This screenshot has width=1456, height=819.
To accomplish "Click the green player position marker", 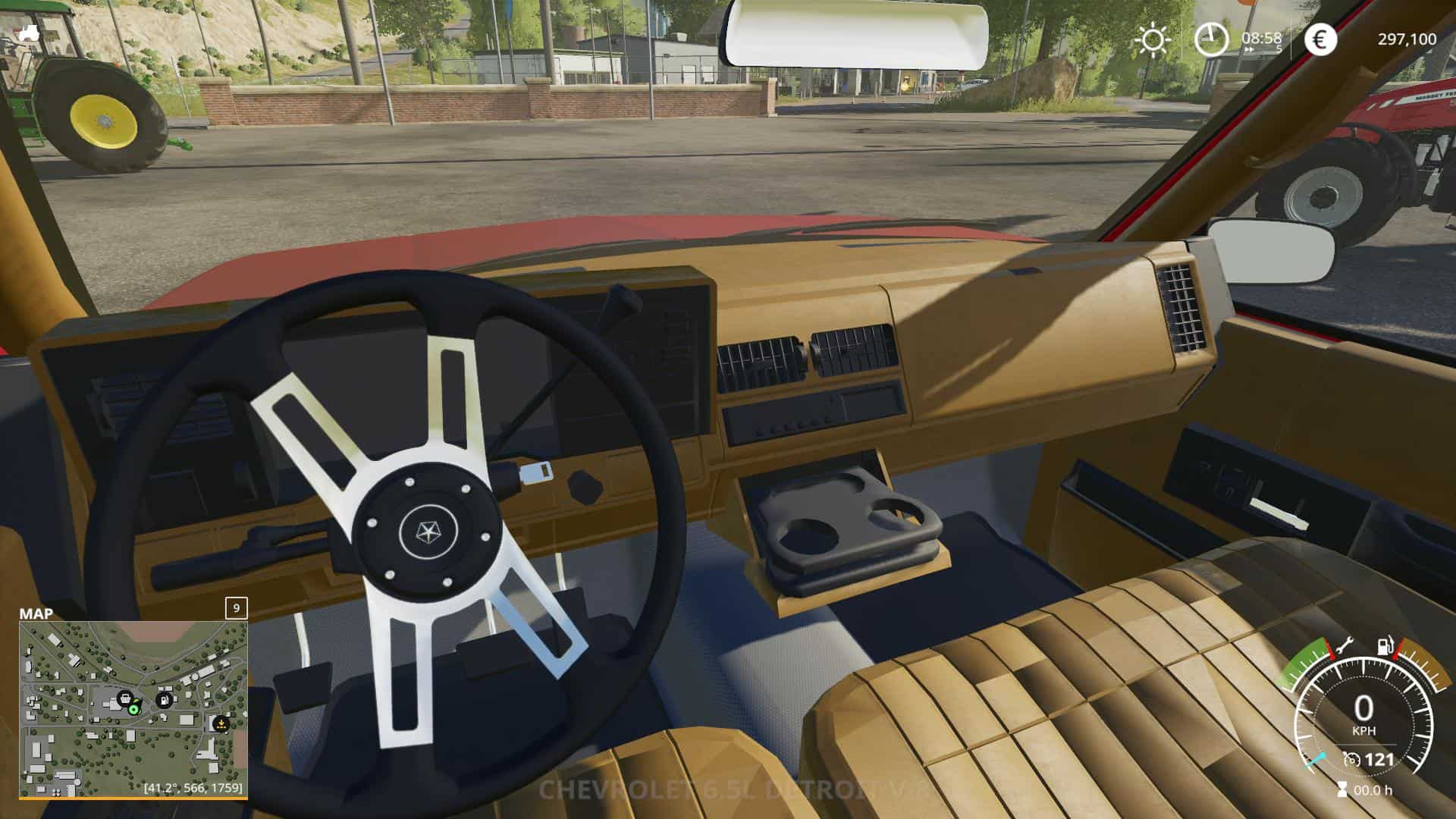I will click(x=134, y=710).
